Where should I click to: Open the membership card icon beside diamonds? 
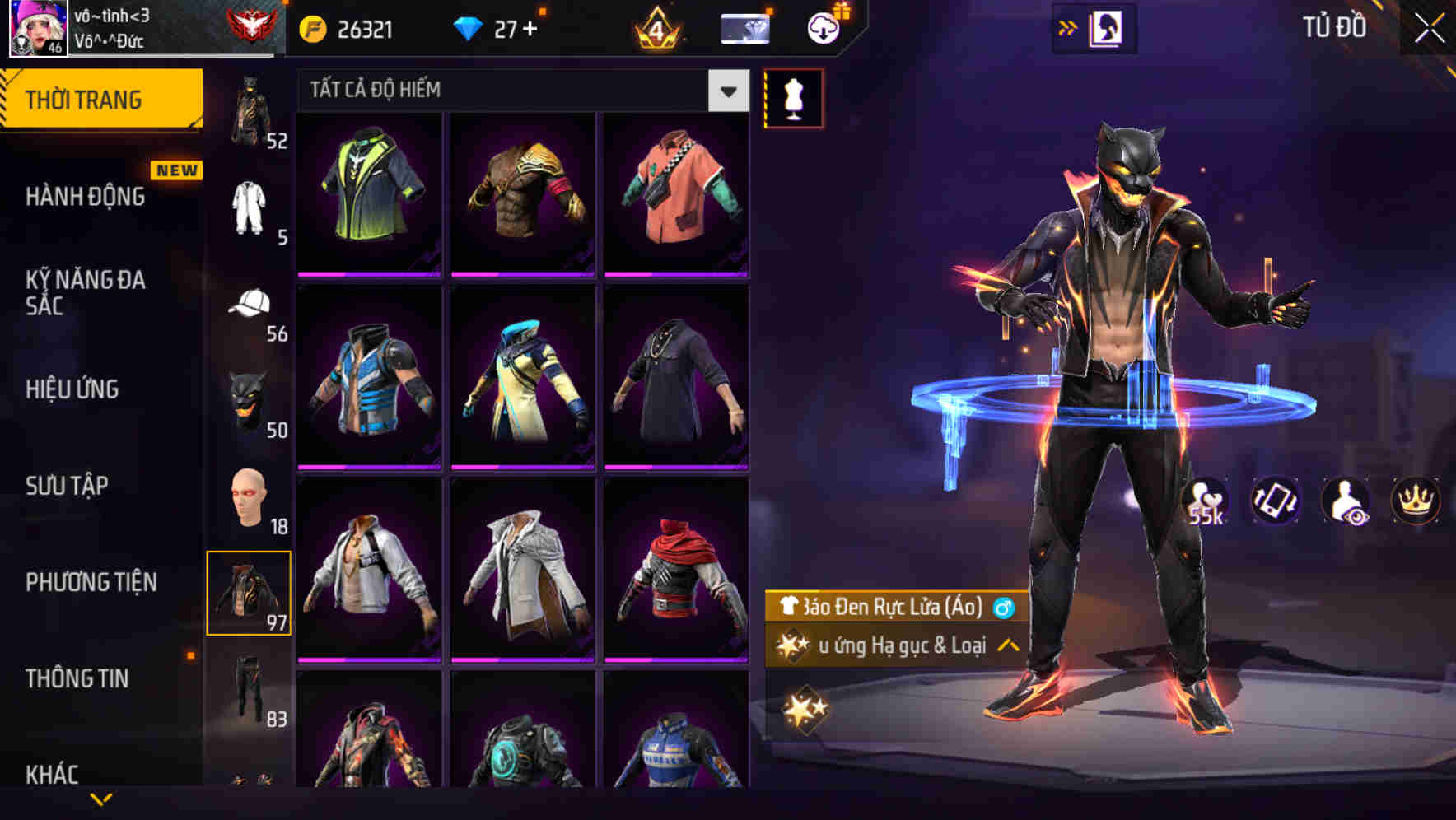[x=744, y=27]
